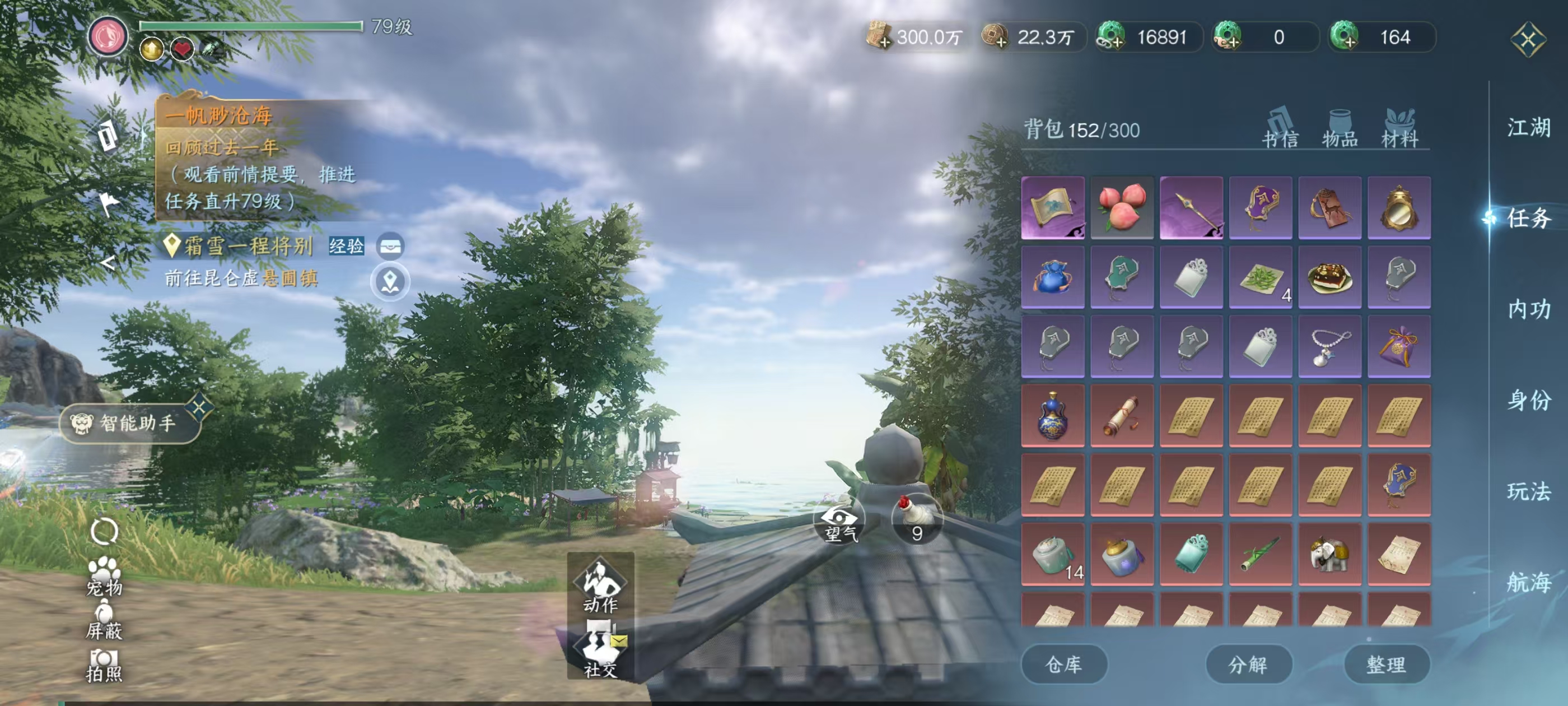Screen dimensions: 1568x706
Task: Select the 内功 side menu entry
Action: pos(1528,309)
